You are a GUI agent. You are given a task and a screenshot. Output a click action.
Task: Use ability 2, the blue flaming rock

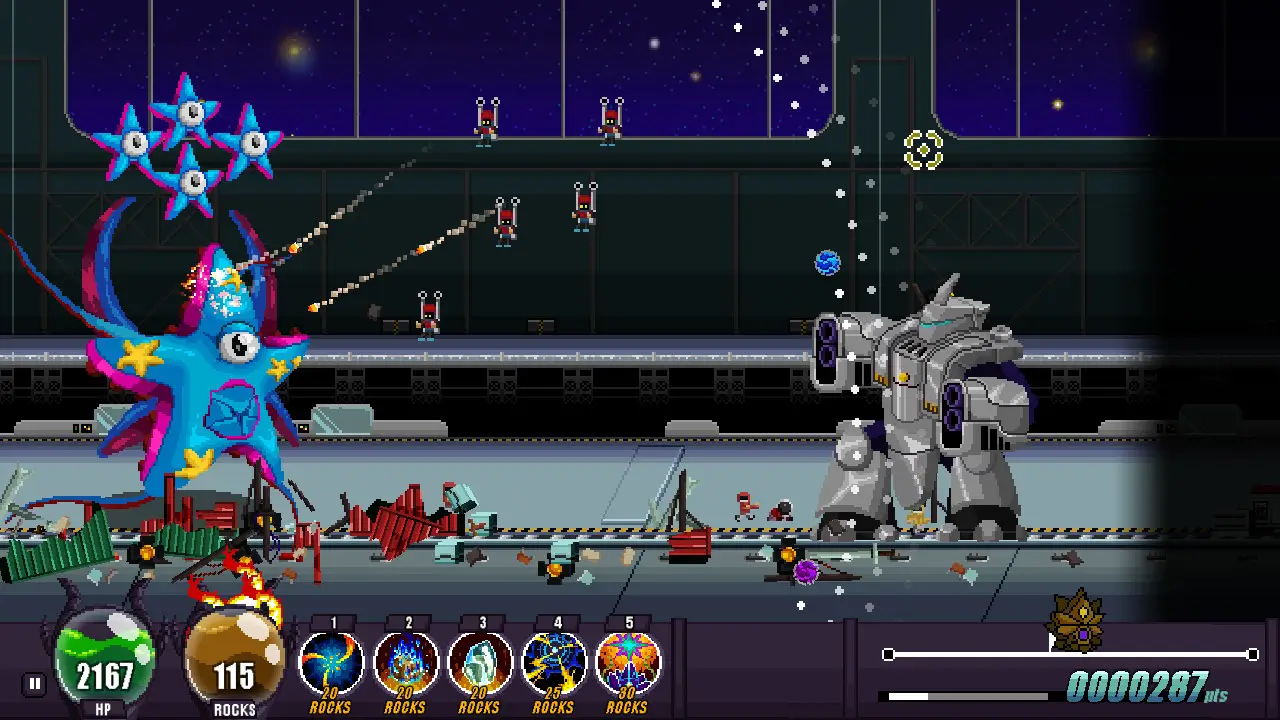tap(406, 662)
